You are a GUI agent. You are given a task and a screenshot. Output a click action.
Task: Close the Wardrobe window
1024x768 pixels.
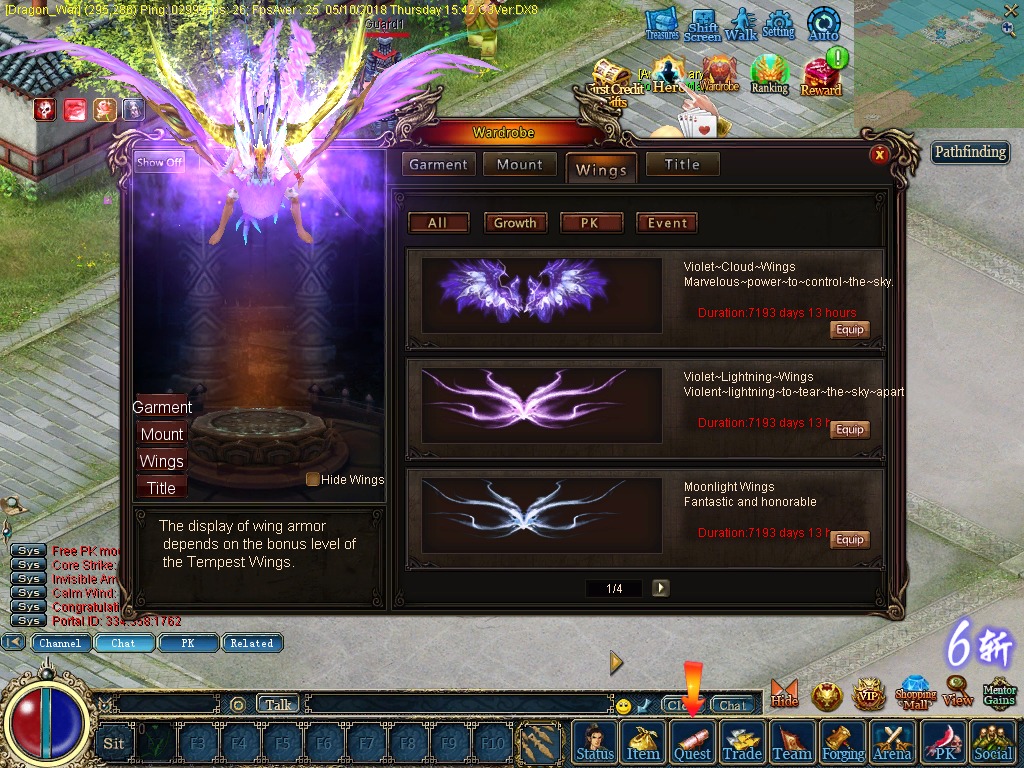879,154
